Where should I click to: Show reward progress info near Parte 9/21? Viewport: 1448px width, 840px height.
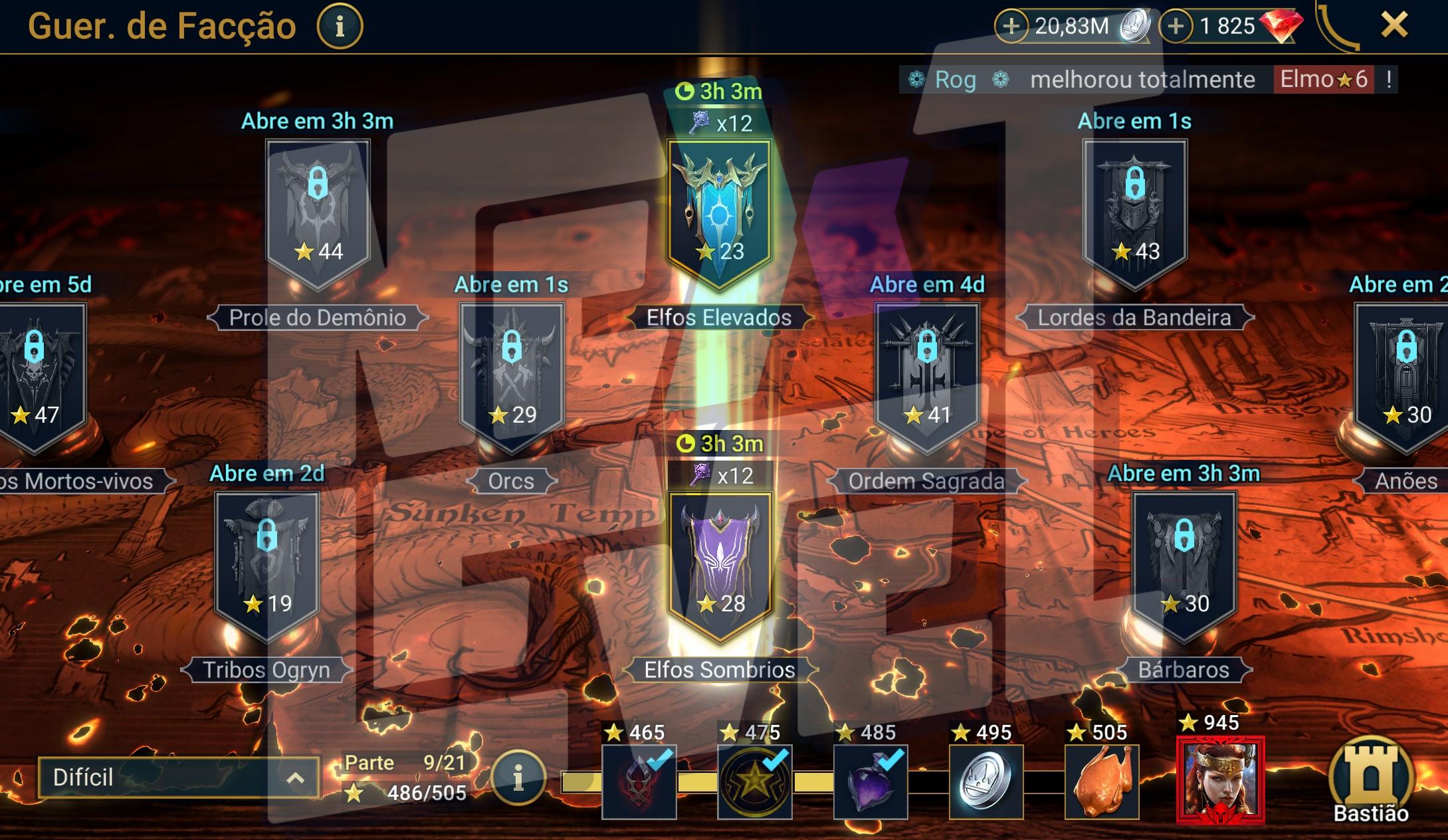(x=518, y=778)
